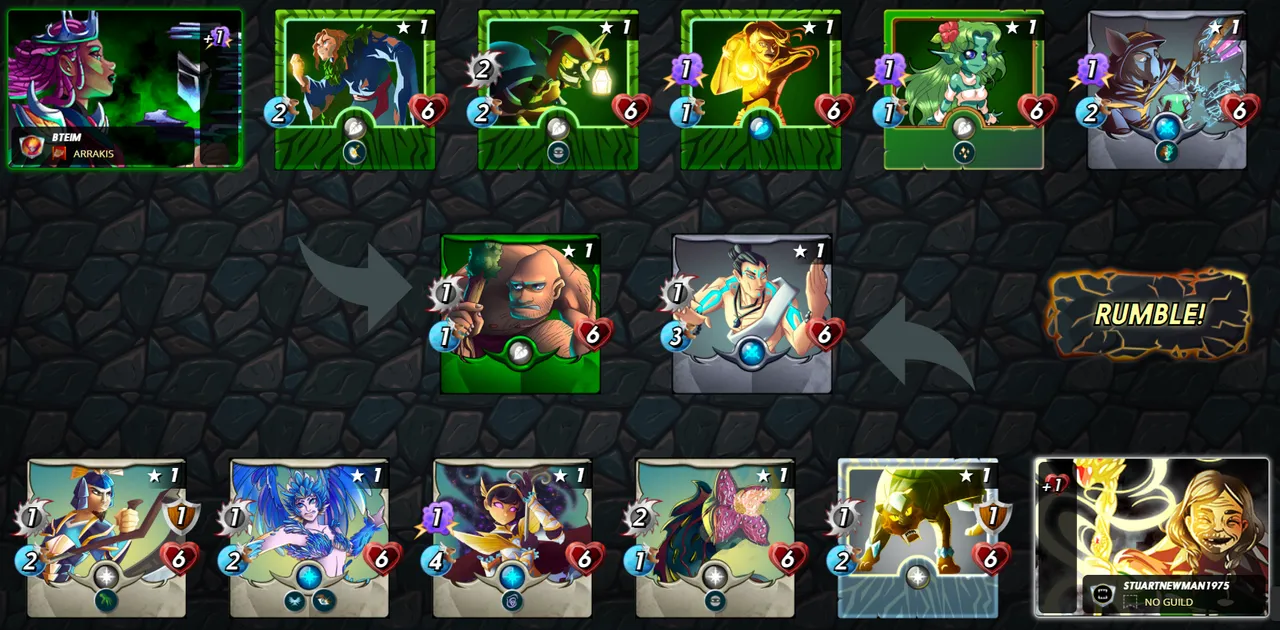Inspect the bald ogre front-line card
Image resolution: width=1280 pixels, height=630 pixels.
coord(520,312)
